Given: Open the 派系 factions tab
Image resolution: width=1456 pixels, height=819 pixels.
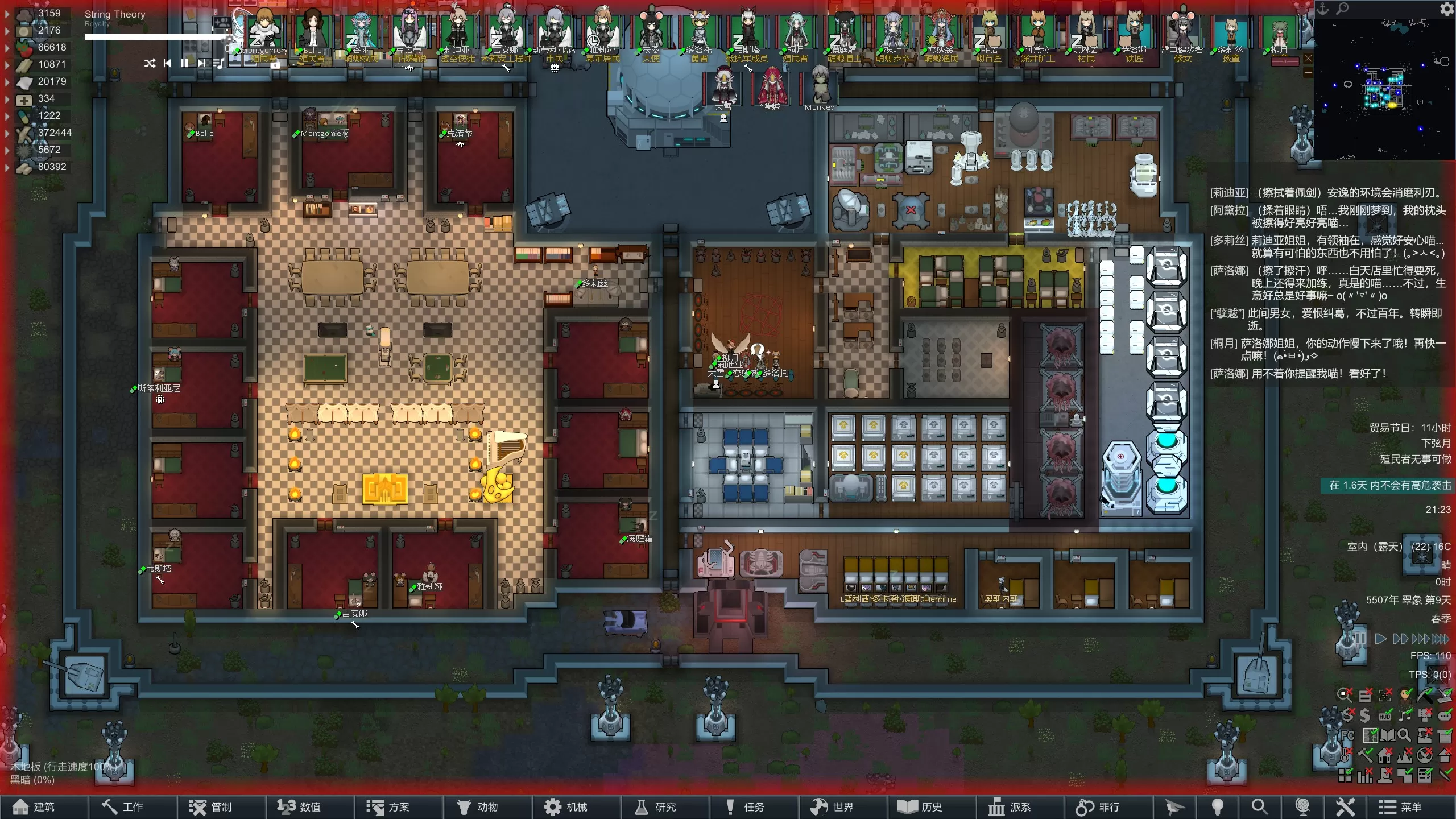Looking at the screenshot, I should [1011, 807].
